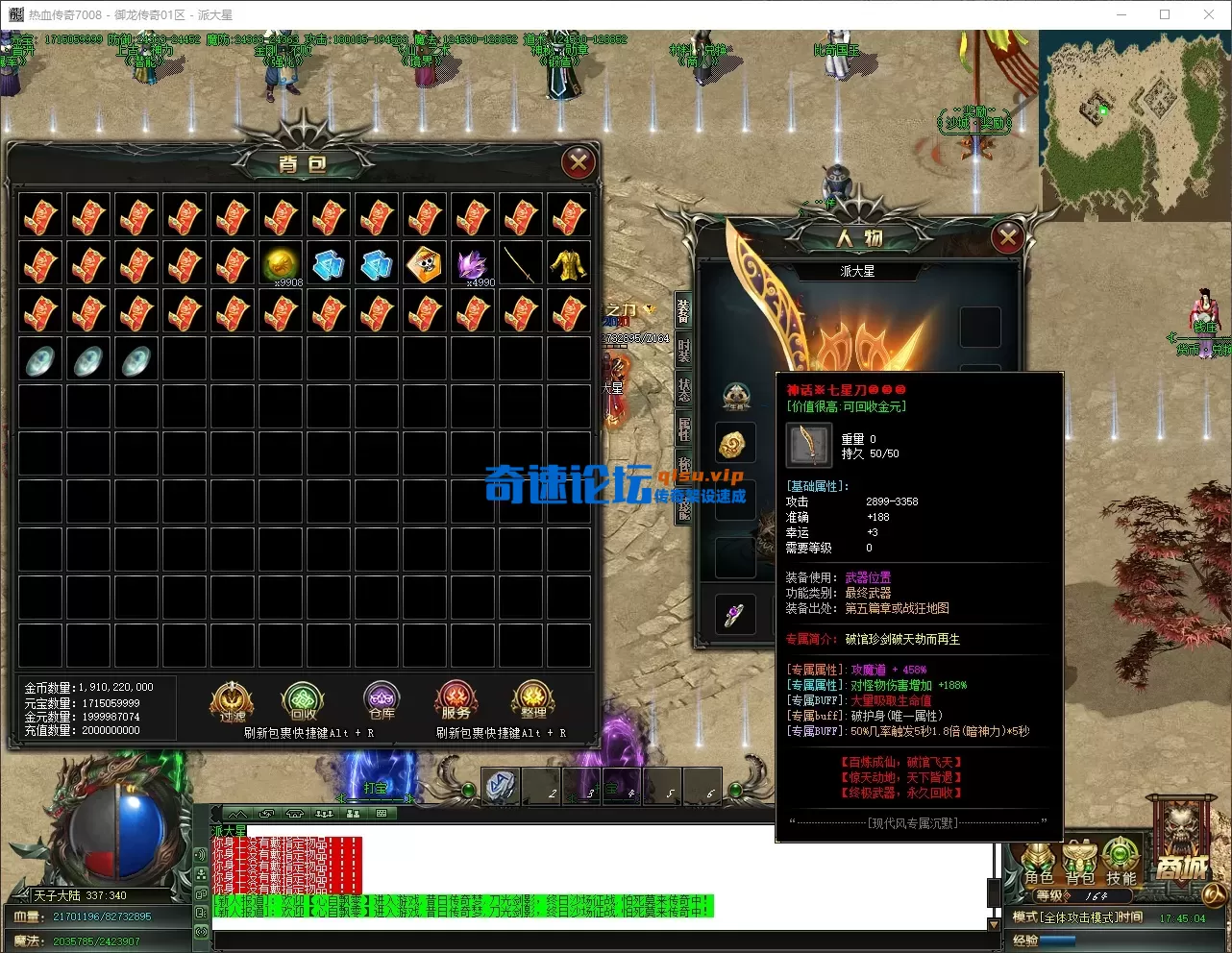
Task: Open the 角色 character panel
Action: [1039, 863]
